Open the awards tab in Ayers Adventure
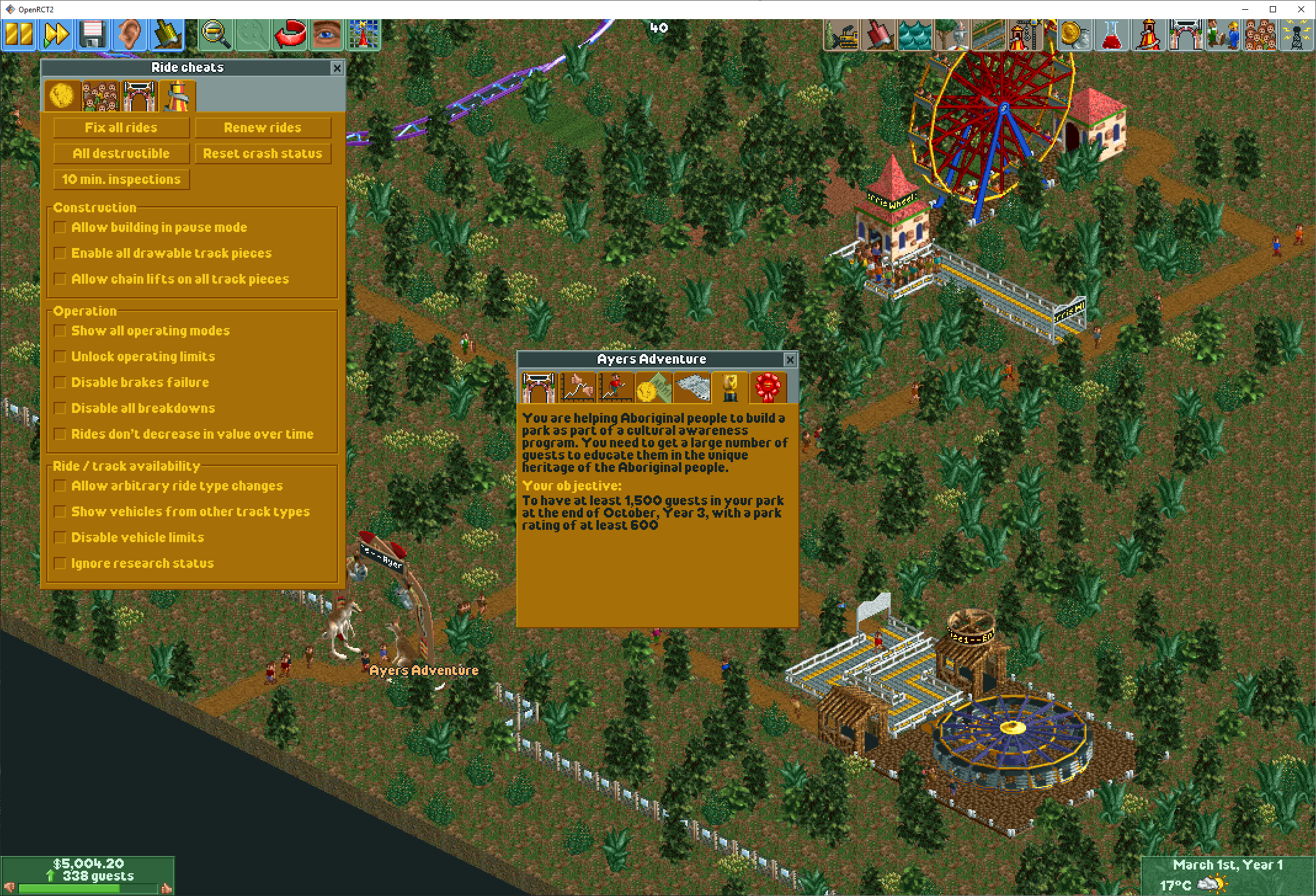 [x=769, y=387]
